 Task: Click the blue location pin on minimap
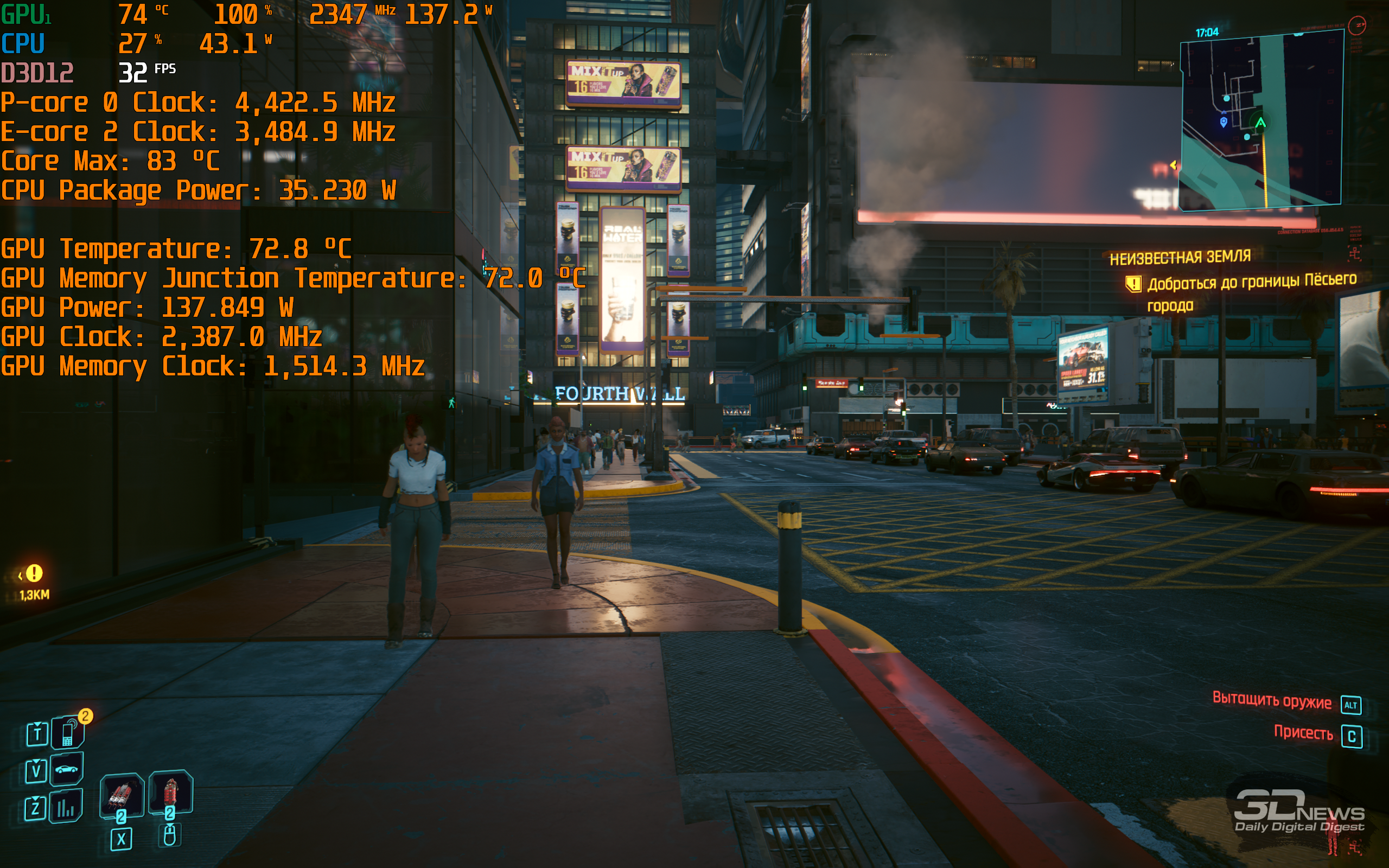point(1223,122)
